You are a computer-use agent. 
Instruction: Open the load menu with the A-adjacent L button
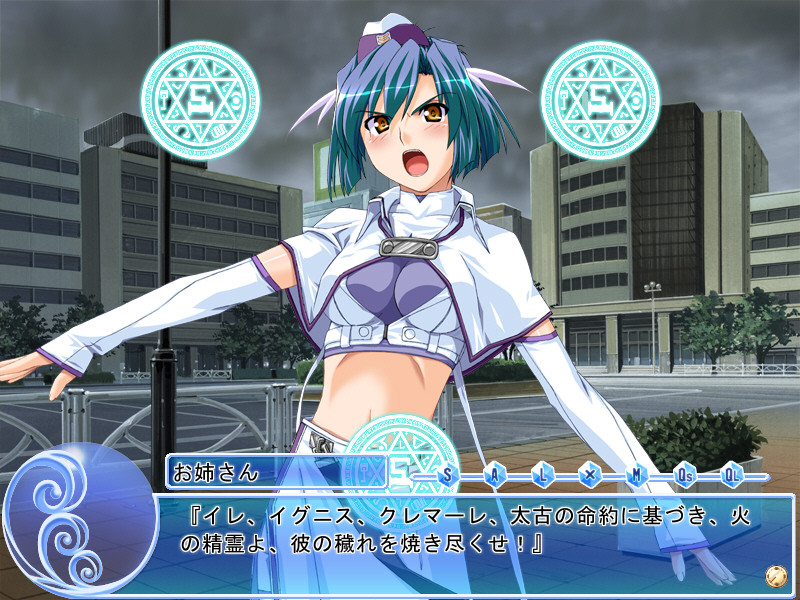click(x=543, y=475)
